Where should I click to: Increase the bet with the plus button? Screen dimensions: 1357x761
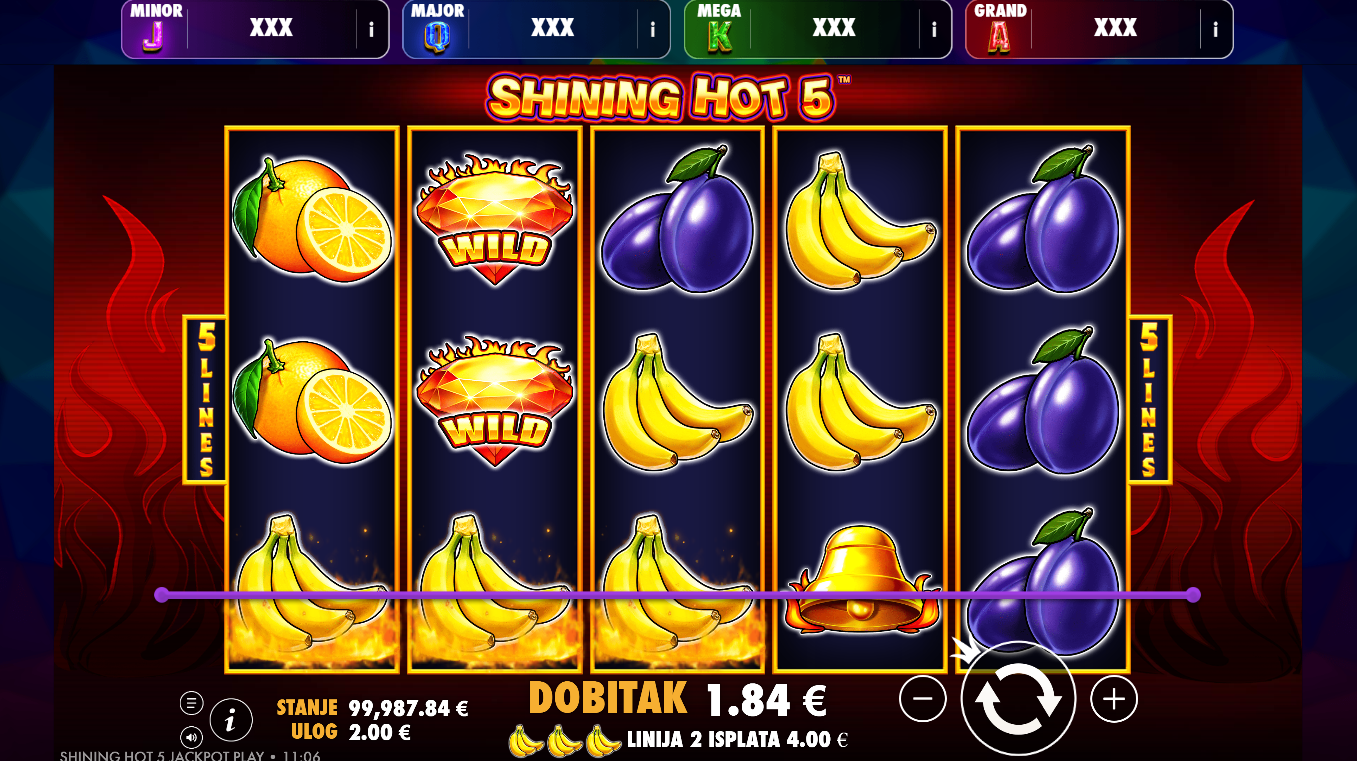[1114, 699]
